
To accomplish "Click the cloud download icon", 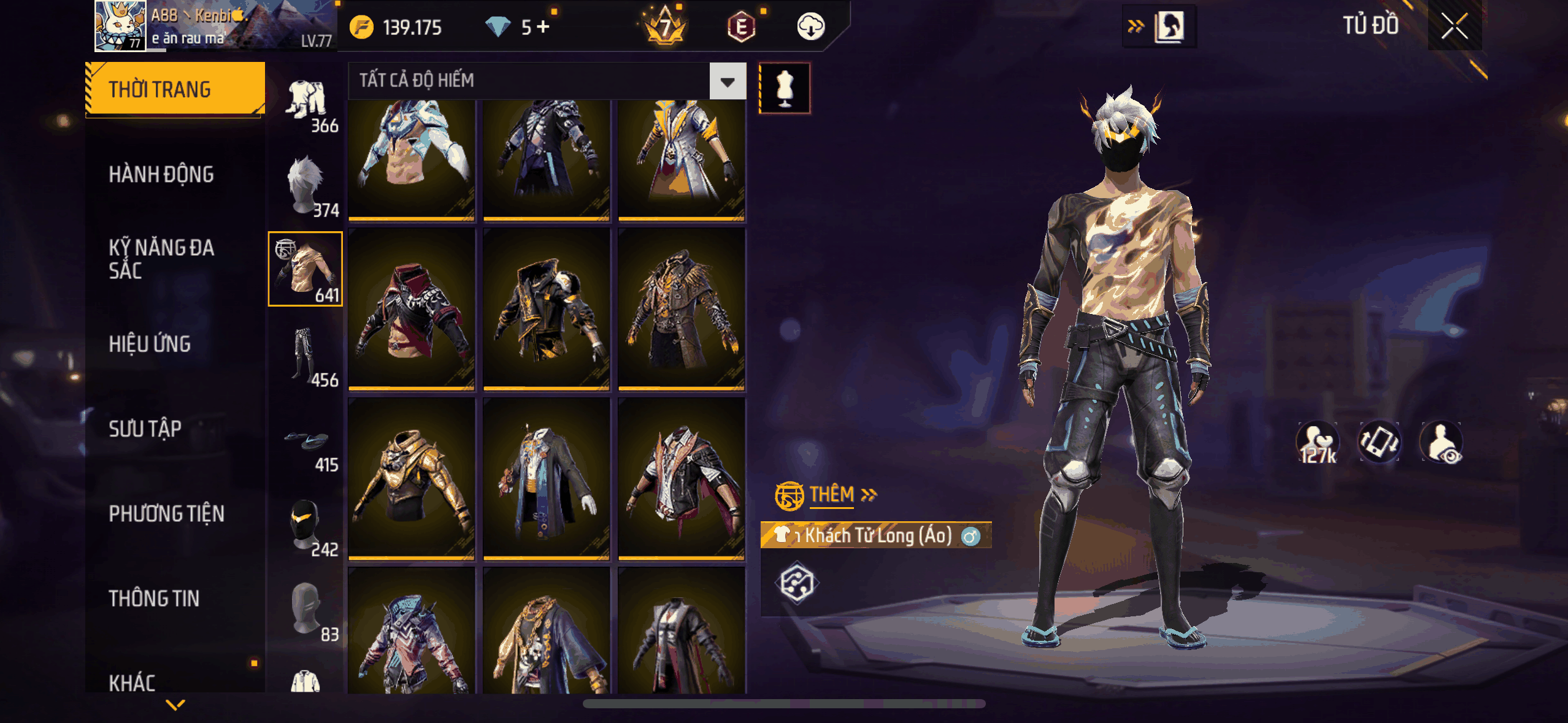I will click(810, 27).
